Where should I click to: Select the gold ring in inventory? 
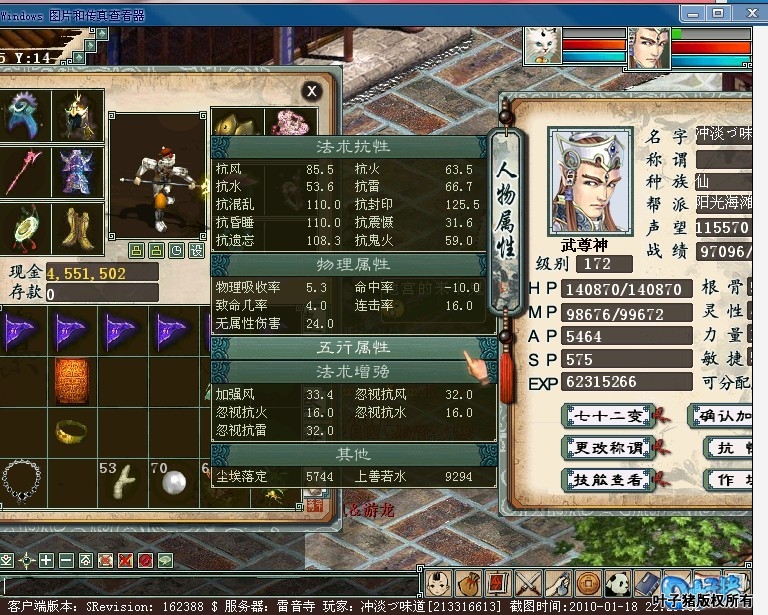tap(73, 431)
